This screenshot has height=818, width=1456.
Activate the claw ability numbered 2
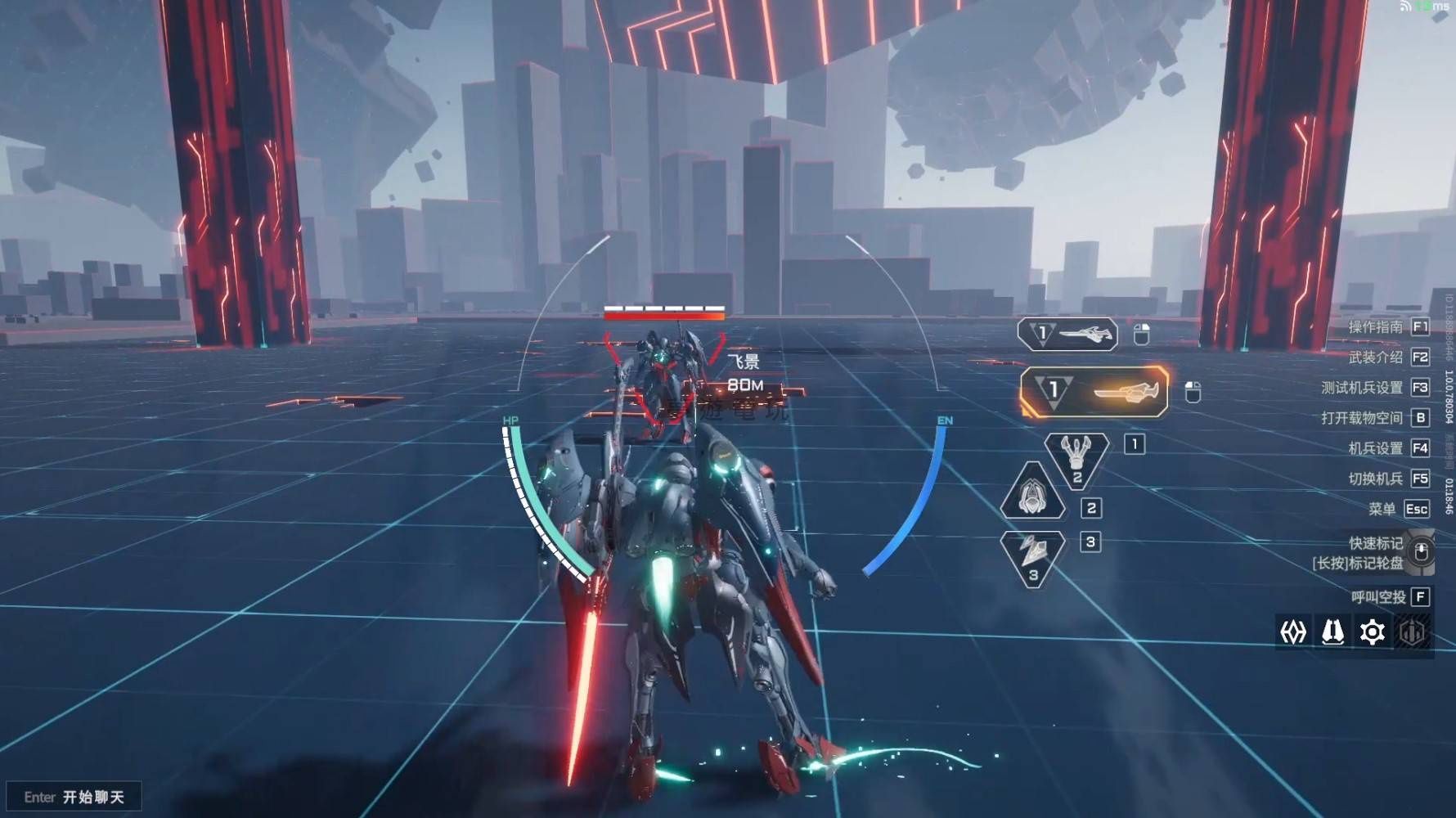[1076, 460]
